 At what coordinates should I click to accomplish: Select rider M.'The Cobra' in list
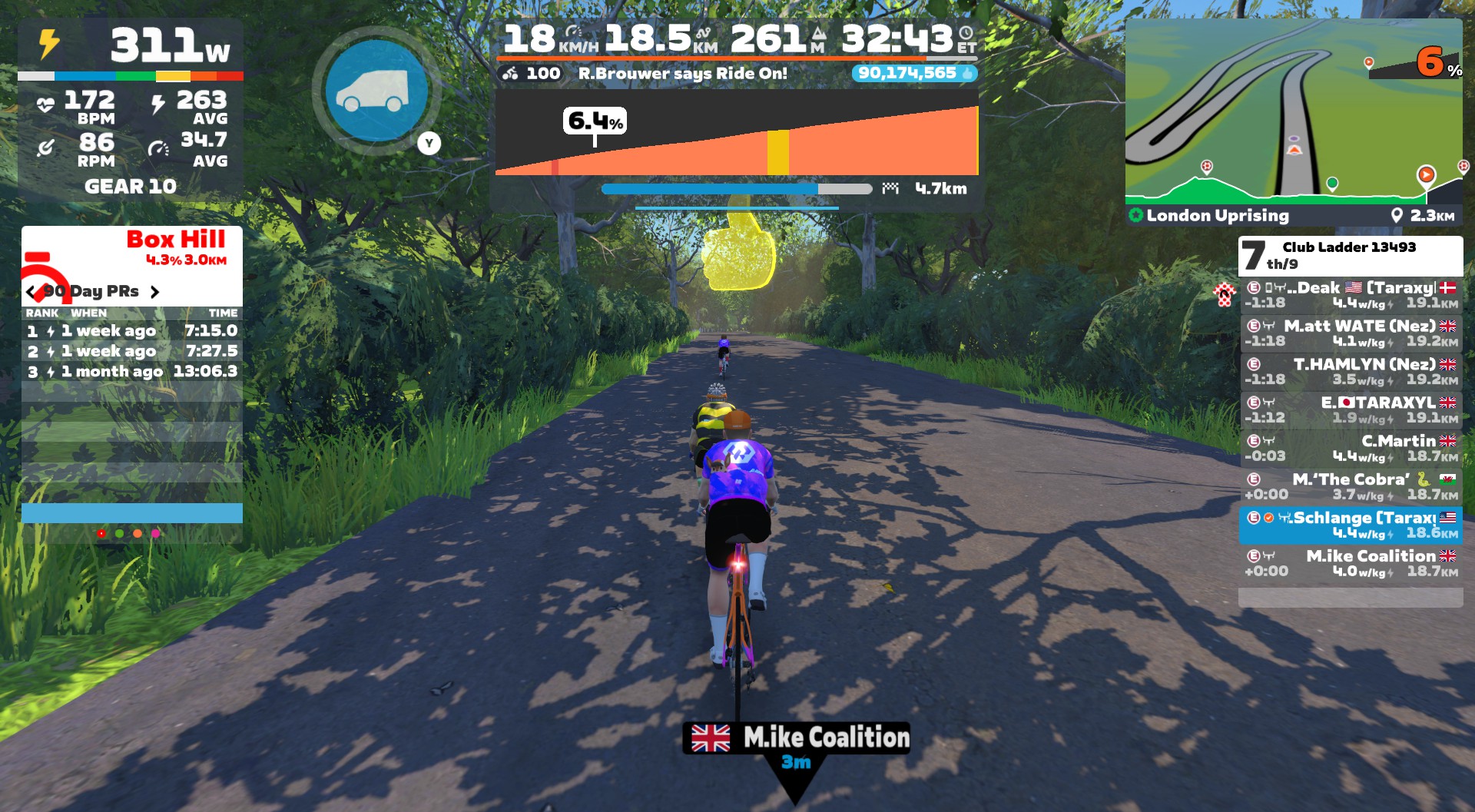click(x=1351, y=487)
